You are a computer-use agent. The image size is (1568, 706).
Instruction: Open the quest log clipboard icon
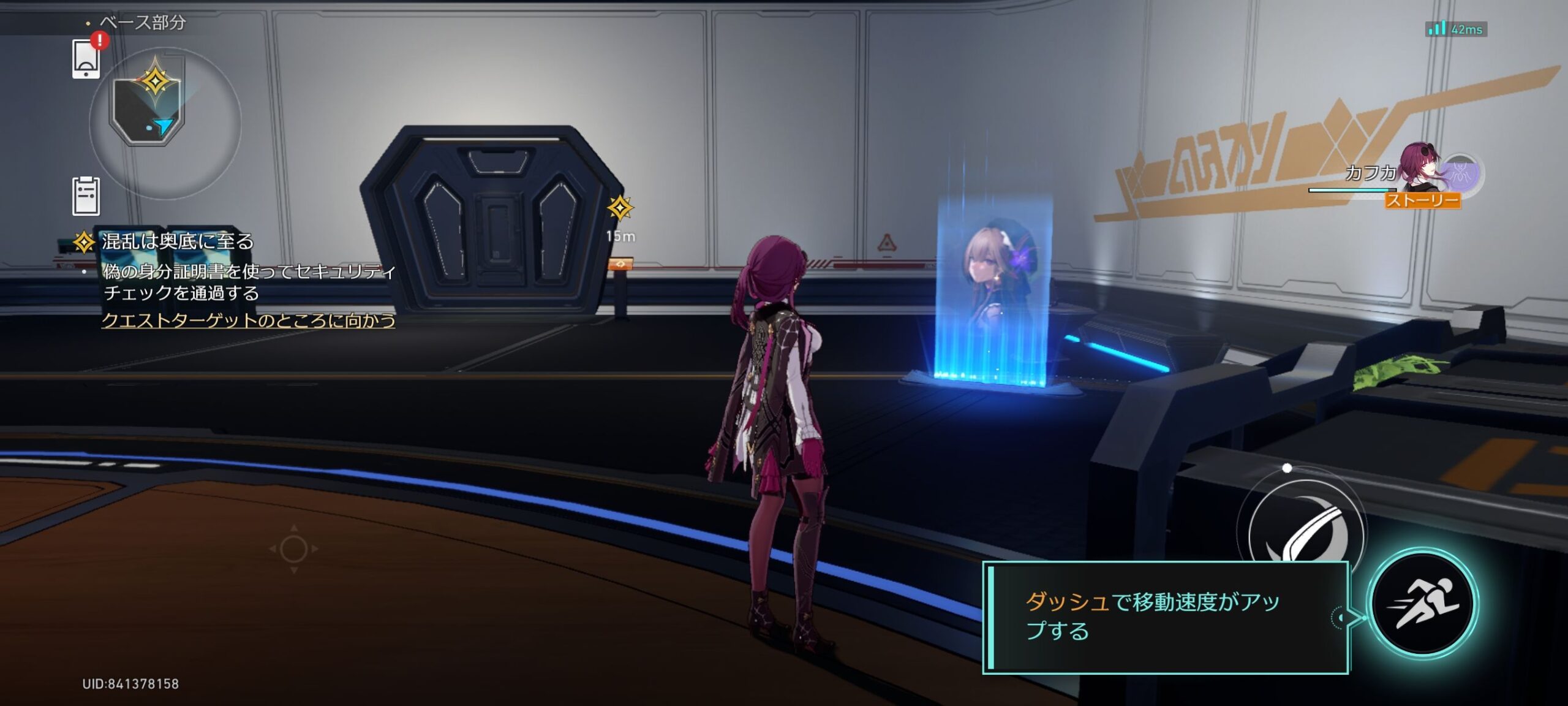[x=86, y=196]
